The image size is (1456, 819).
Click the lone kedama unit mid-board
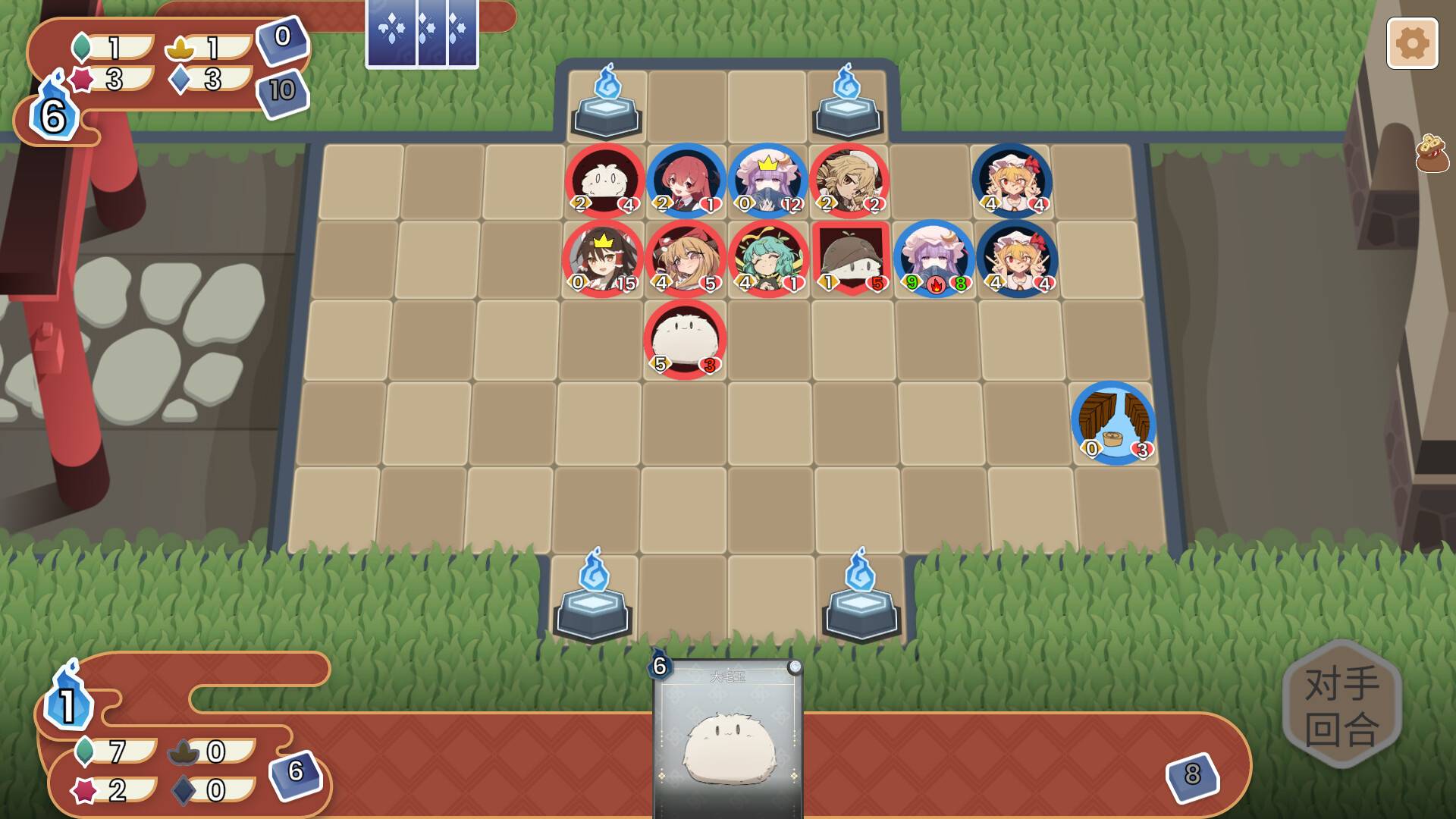[x=685, y=340]
